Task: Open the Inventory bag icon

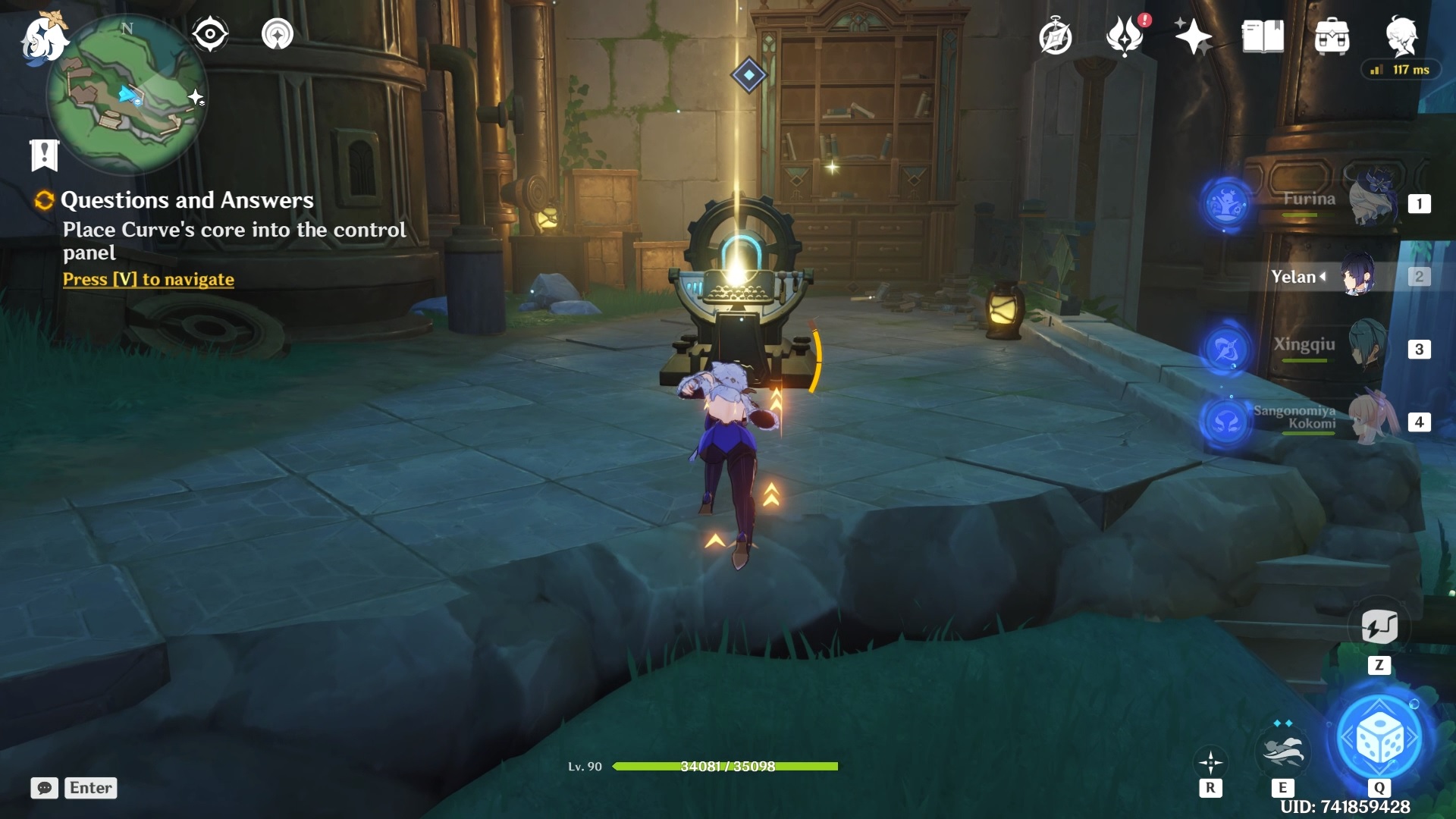Action: 1332,36
